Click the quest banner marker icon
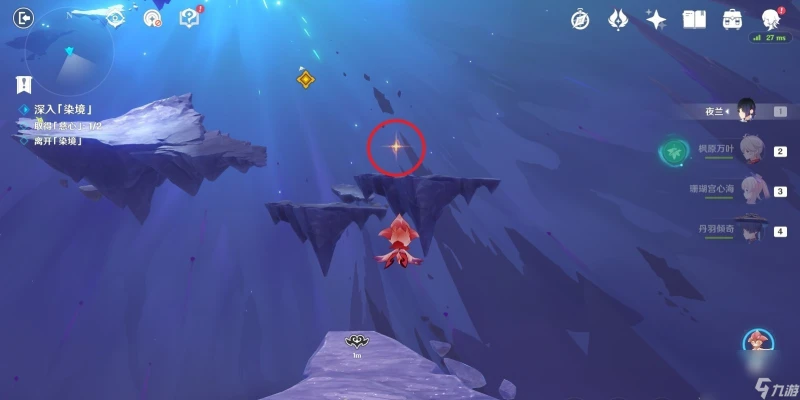 [24, 85]
